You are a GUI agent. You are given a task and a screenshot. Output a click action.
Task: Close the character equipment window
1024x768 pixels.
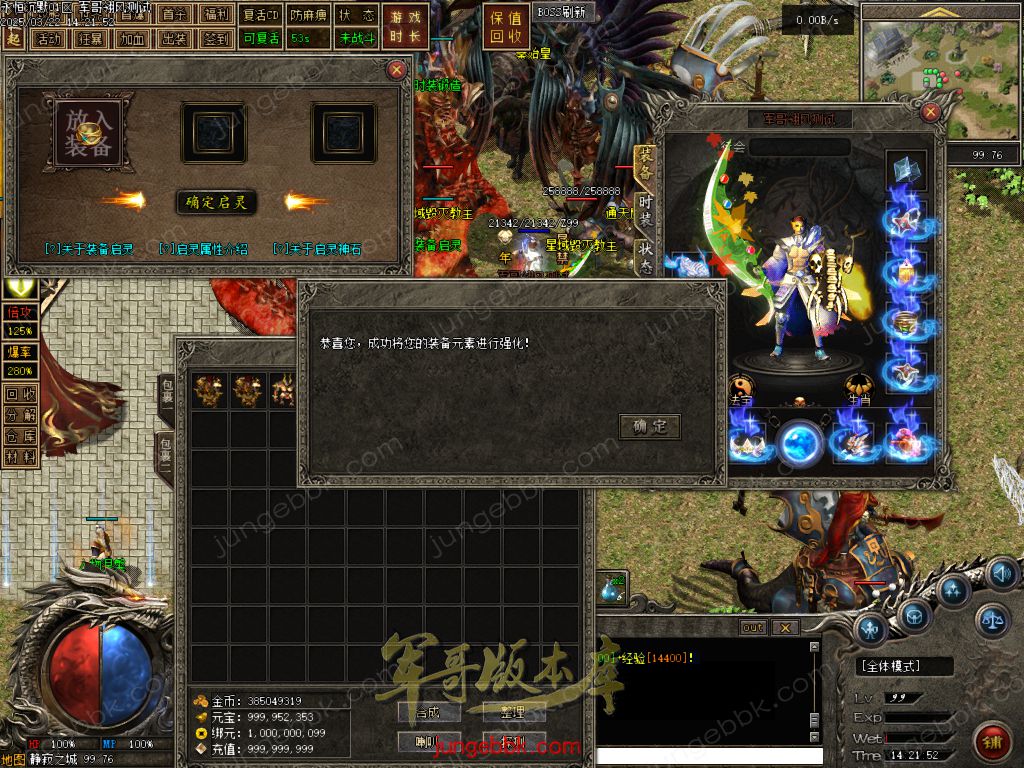tap(930, 110)
